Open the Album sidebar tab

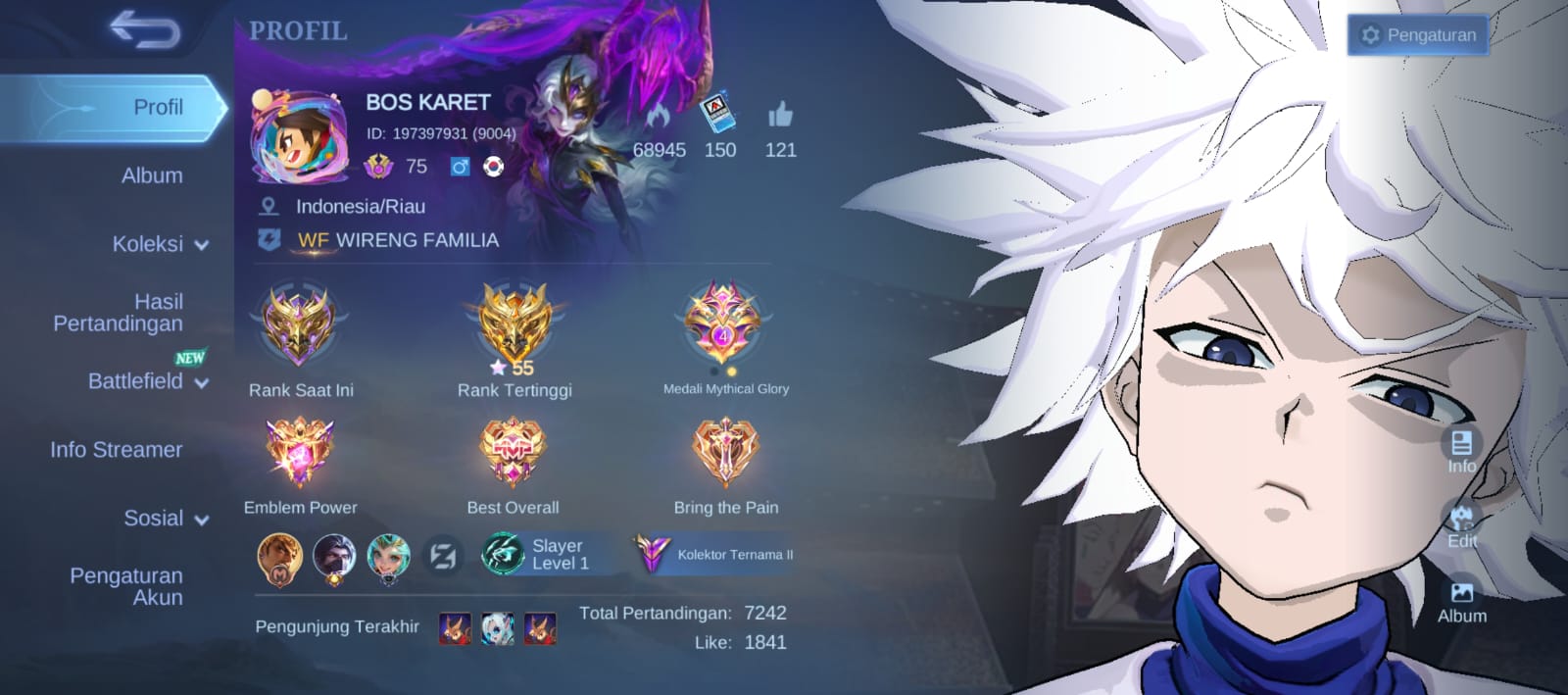[152, 175]
